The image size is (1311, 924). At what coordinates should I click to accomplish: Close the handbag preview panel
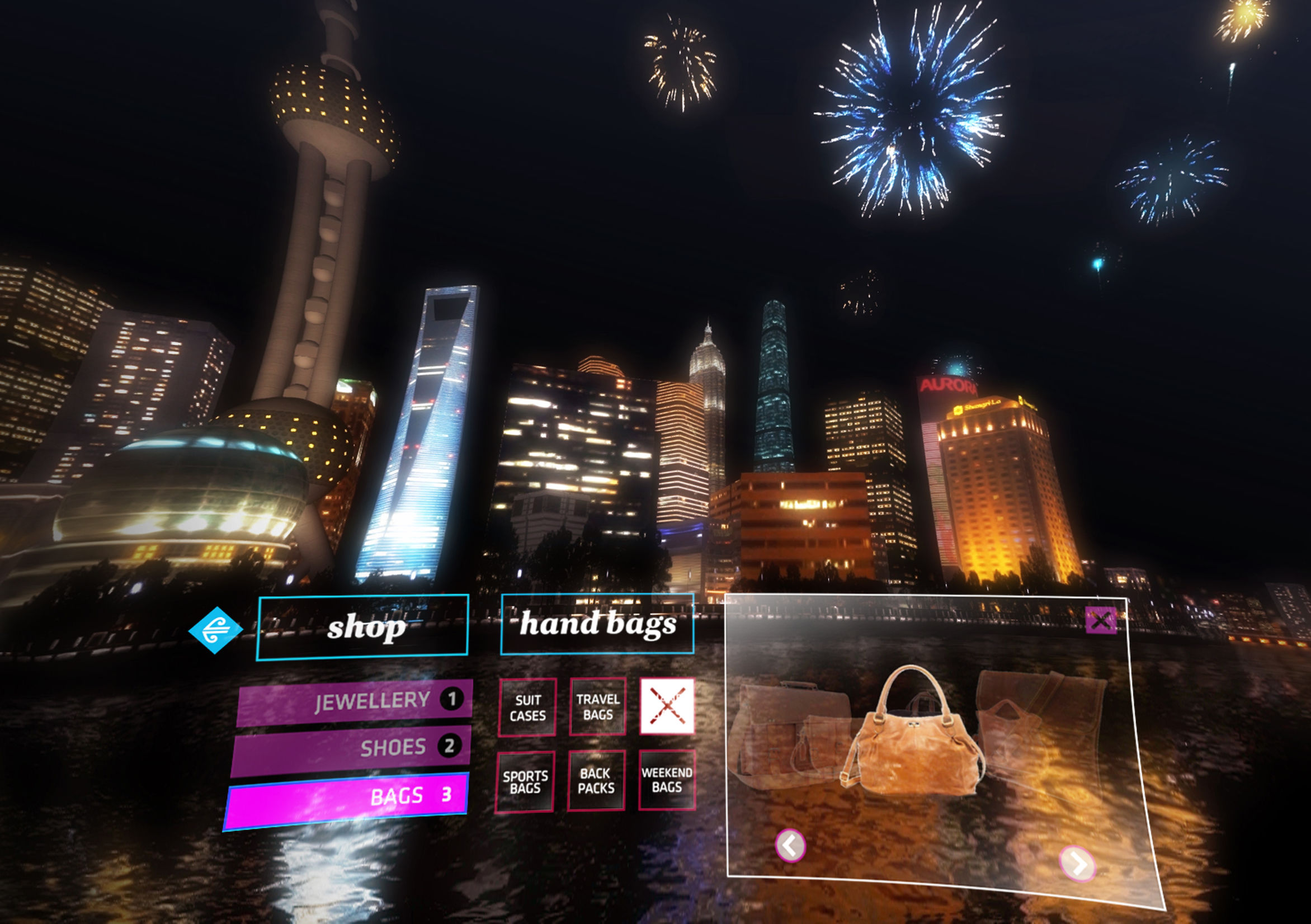pos(1100,621)
